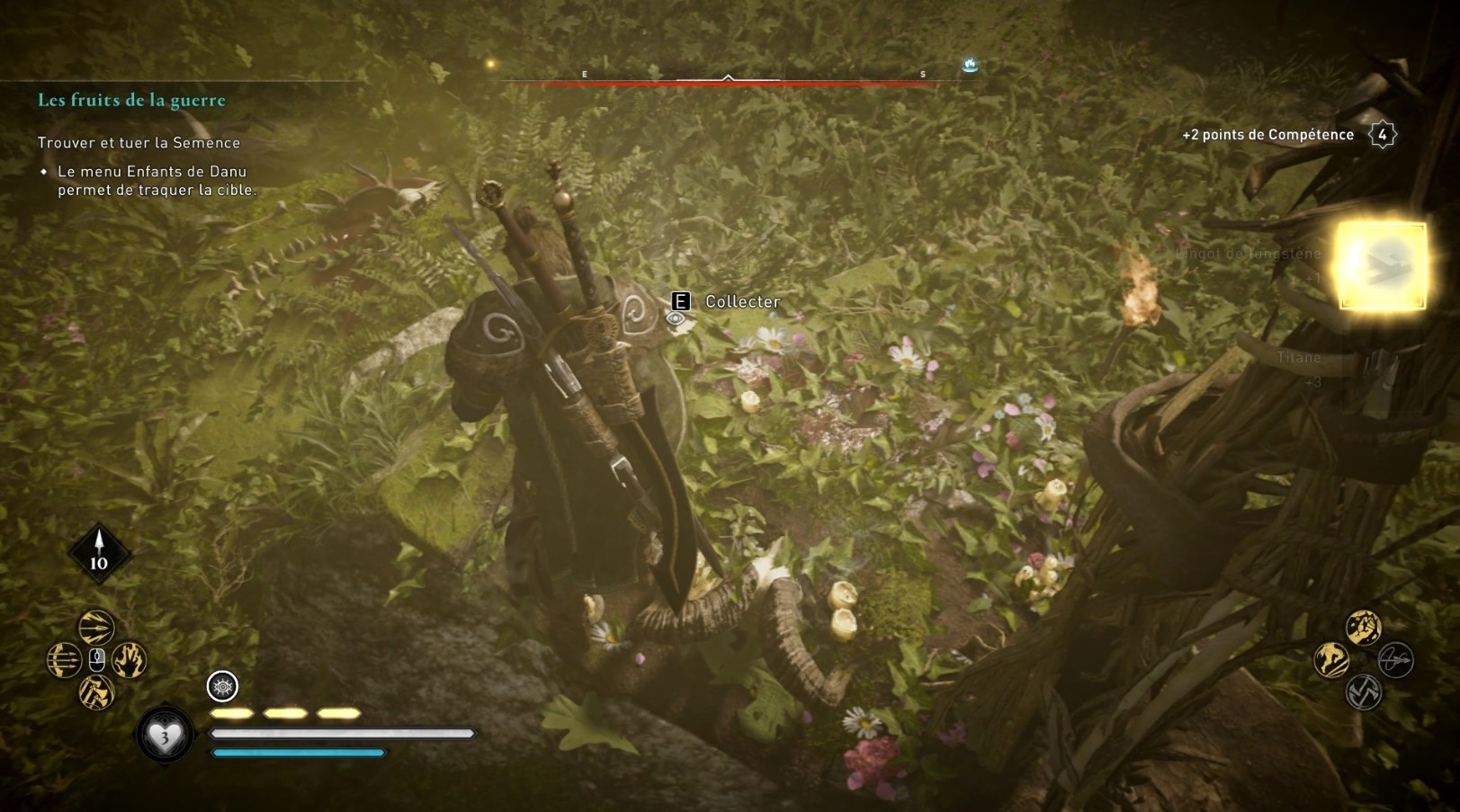This screenshot has height=812, width=1460.
Task: Click the skill points notification badge
Action: click(x=1382, y=135)
